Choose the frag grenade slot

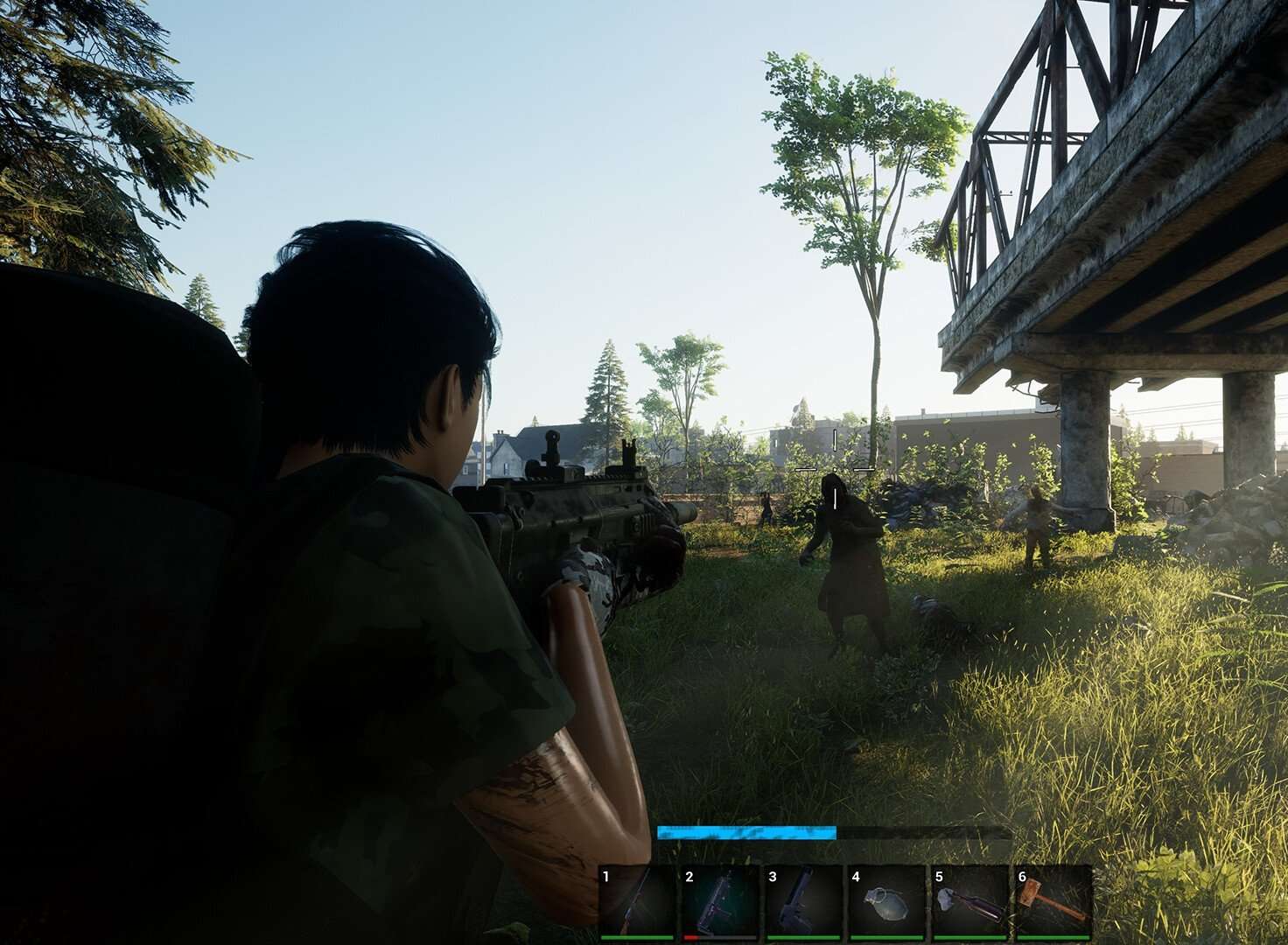coord(885,901)
